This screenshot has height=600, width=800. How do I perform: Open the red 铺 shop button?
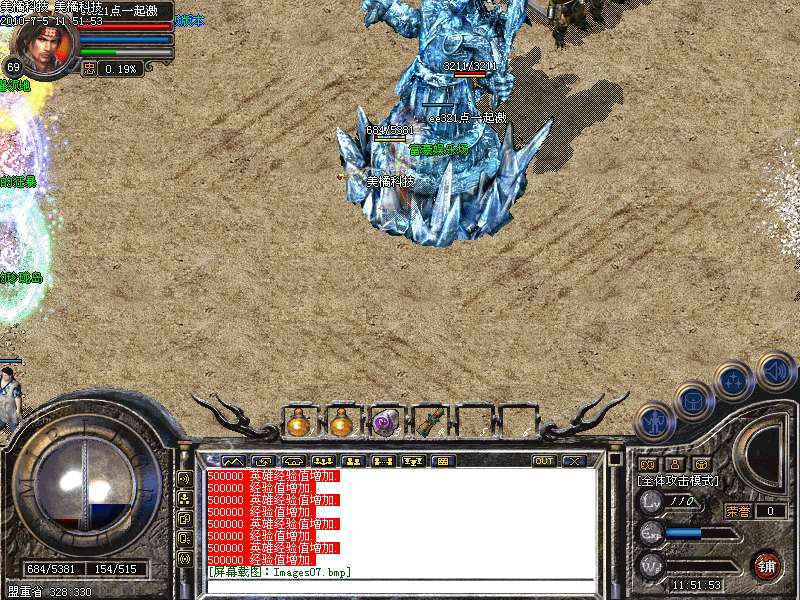767,565
